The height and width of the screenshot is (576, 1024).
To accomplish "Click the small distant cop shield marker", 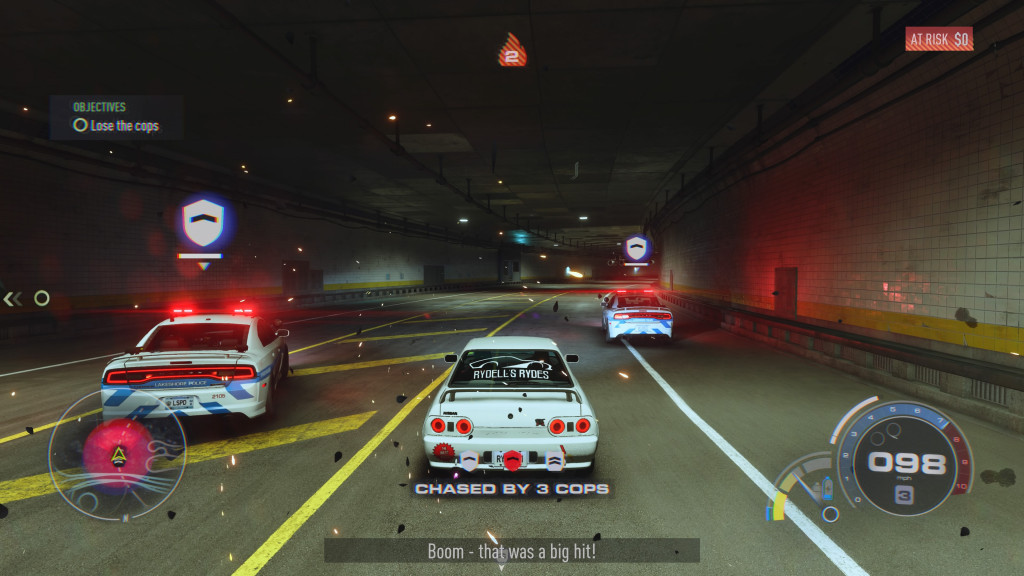I will pos(636,248).
